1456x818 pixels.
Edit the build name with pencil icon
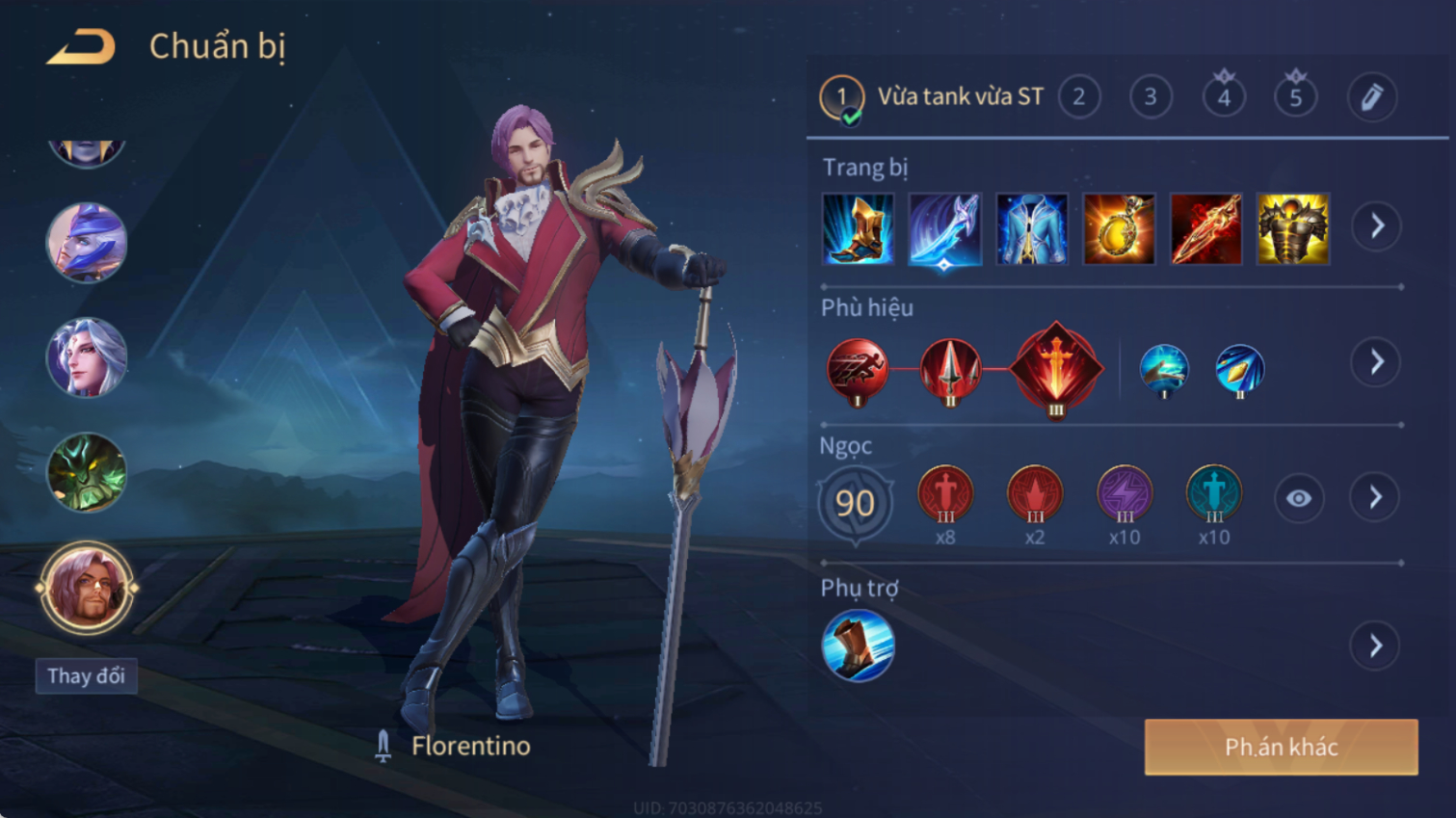pyautogui.click(x=1371, y=96)
